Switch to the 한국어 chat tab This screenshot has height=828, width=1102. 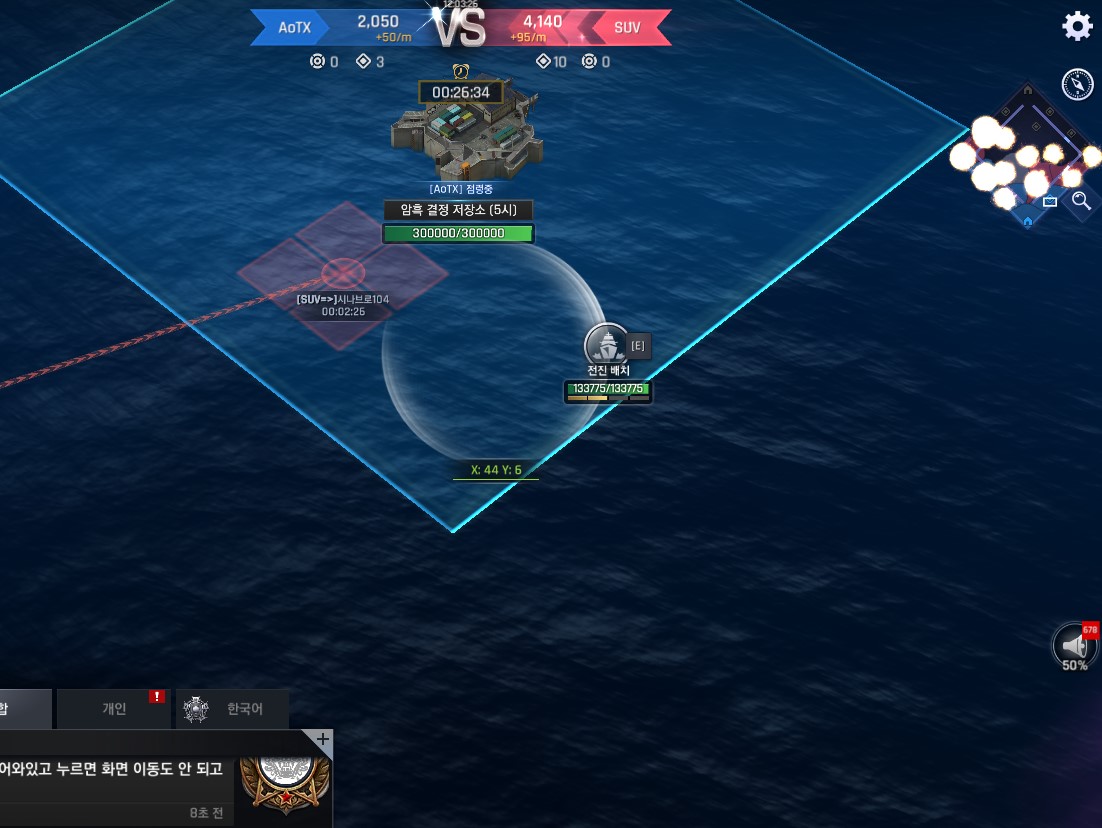[232, 709]
